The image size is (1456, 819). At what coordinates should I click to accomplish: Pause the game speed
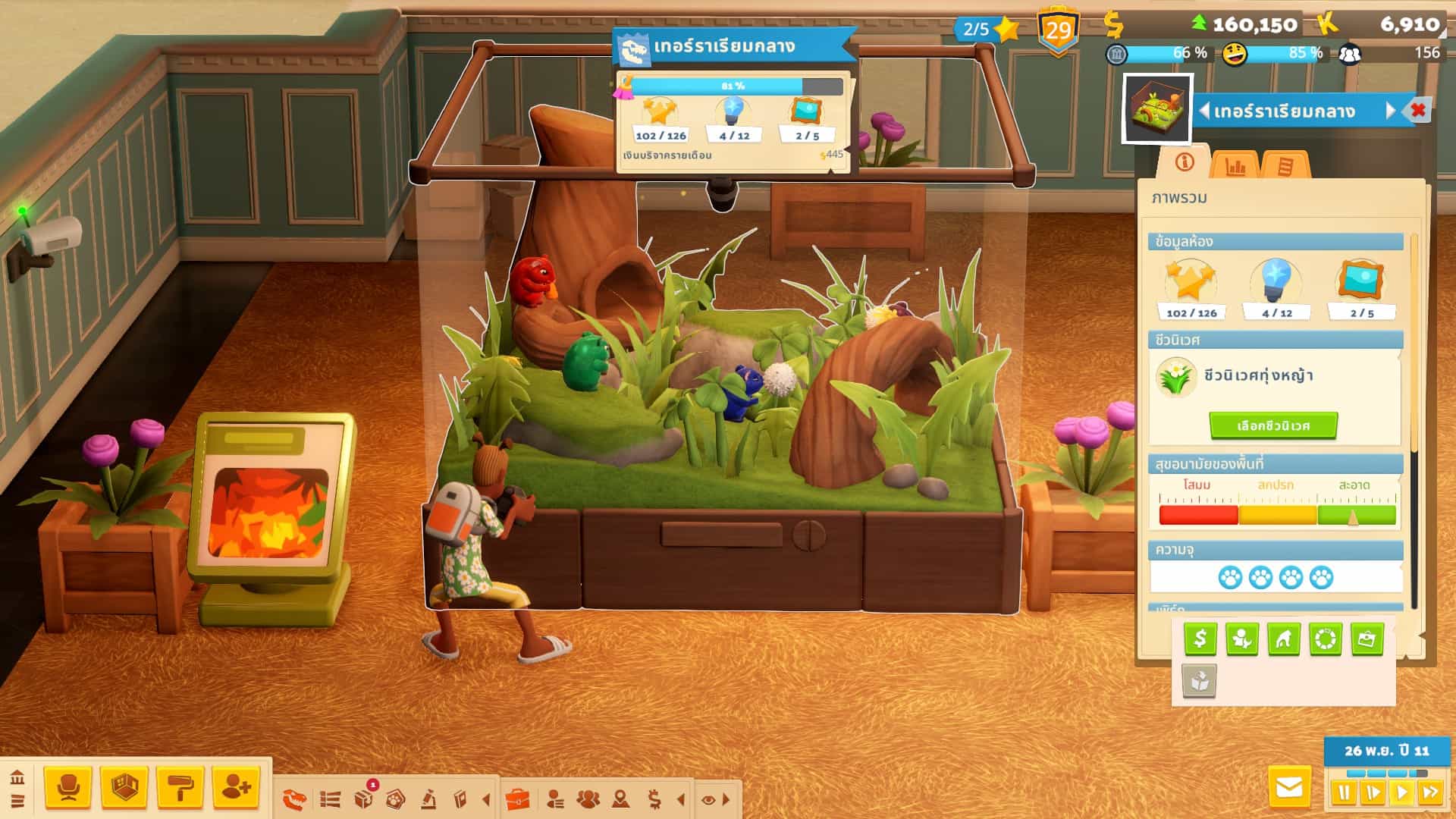click(x=1344, y=793)
